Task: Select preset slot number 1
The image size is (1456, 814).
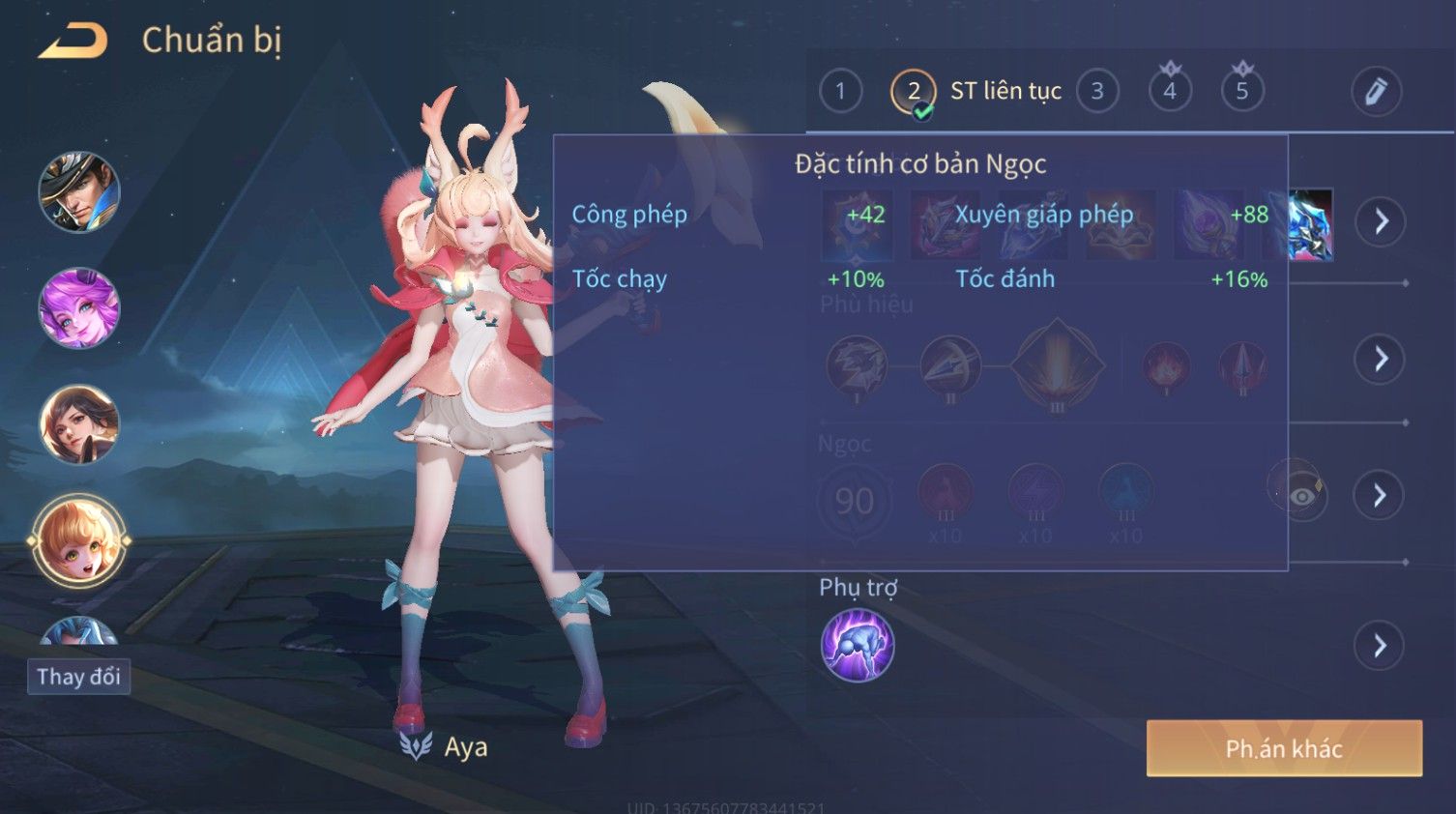Action: click(x=840, y=92)
